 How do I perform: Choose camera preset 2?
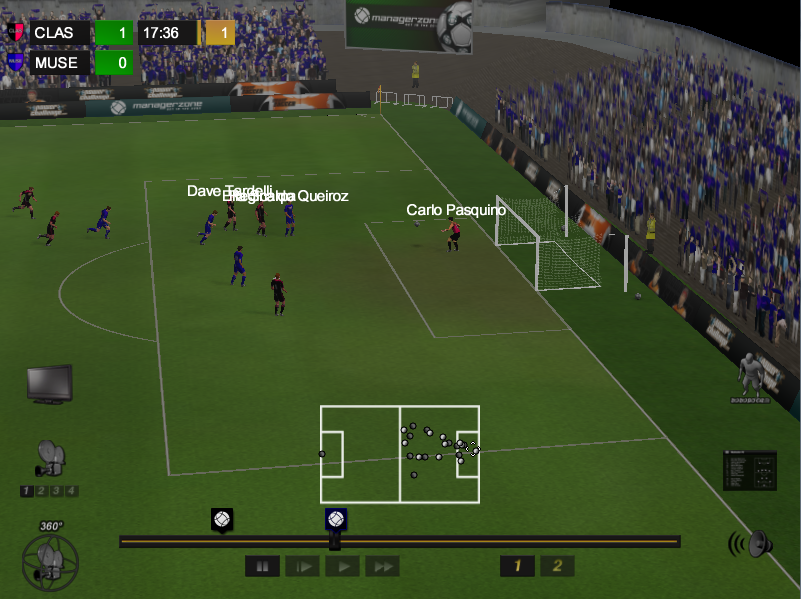click(x=41, y=491)
